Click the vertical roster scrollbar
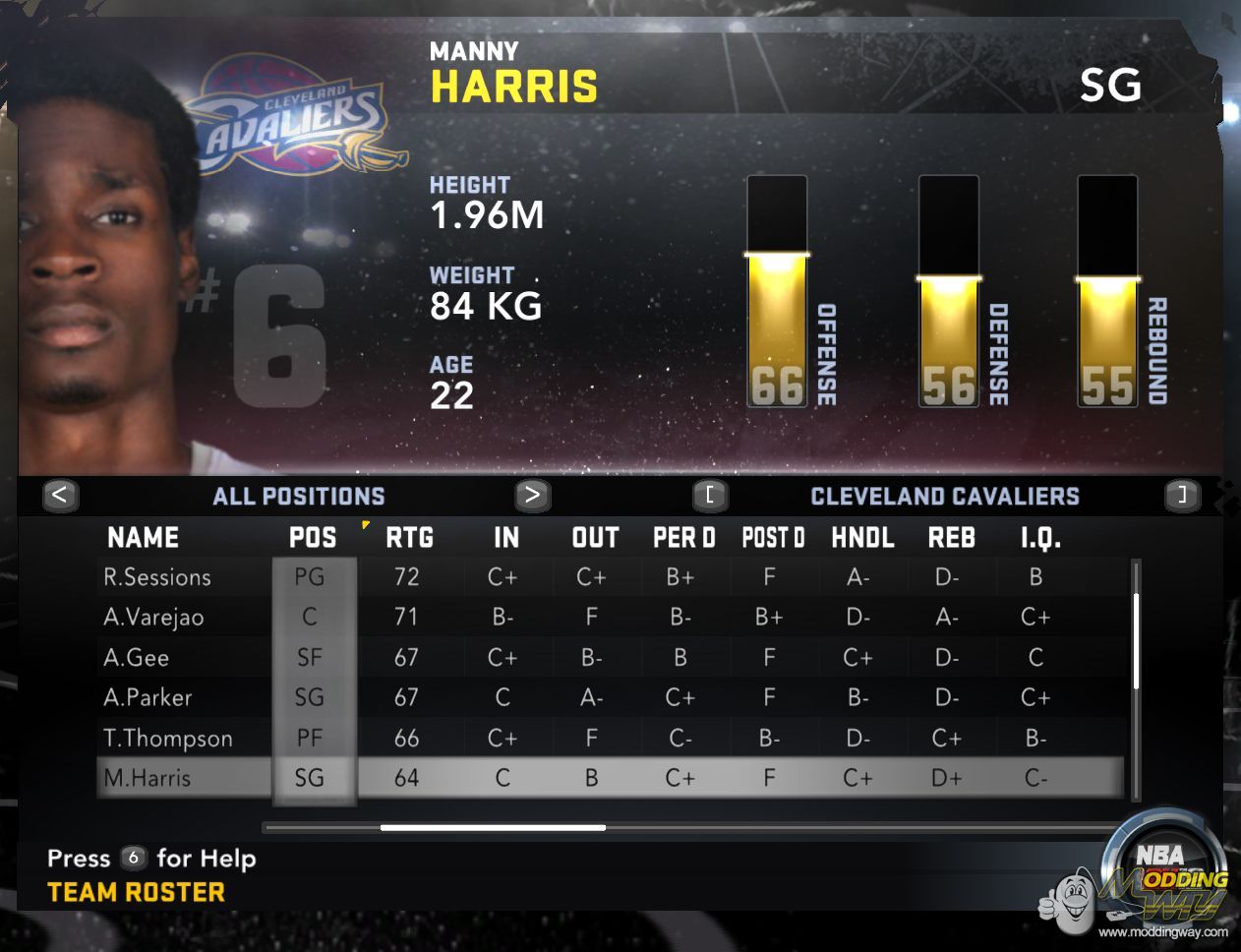 coord(1136,641)
